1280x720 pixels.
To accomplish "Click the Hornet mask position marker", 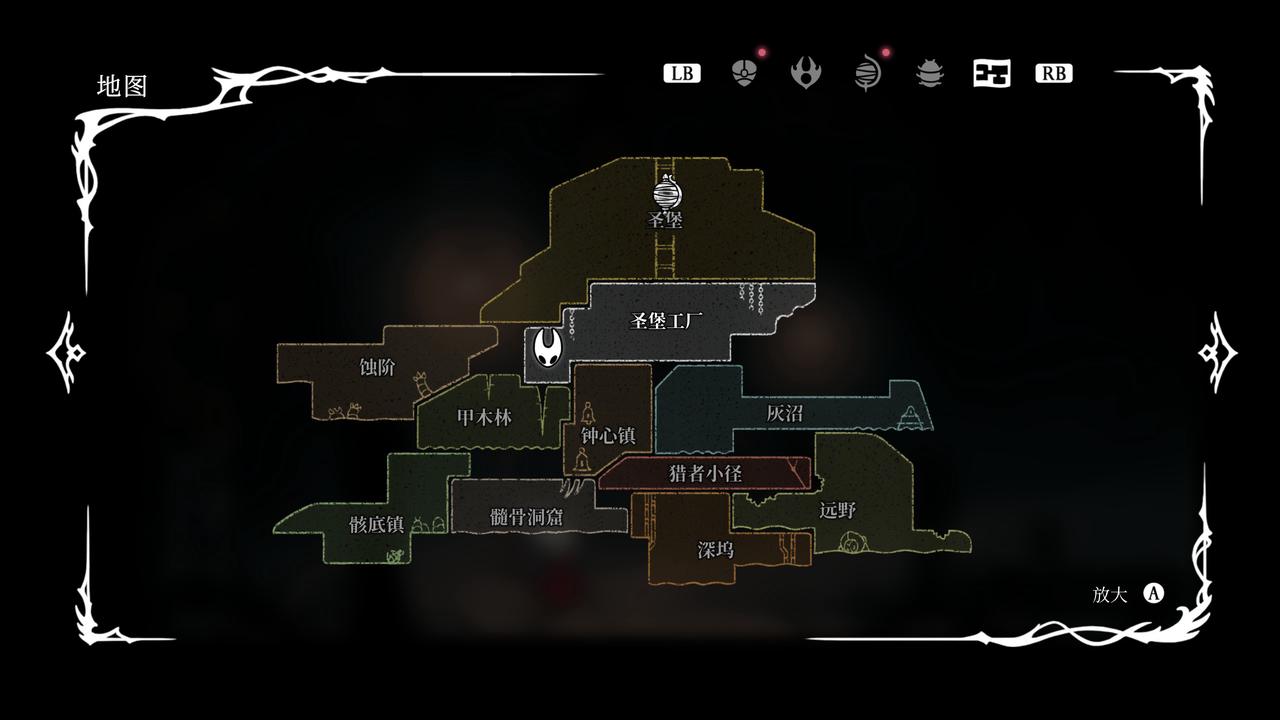I will [548, 350].
